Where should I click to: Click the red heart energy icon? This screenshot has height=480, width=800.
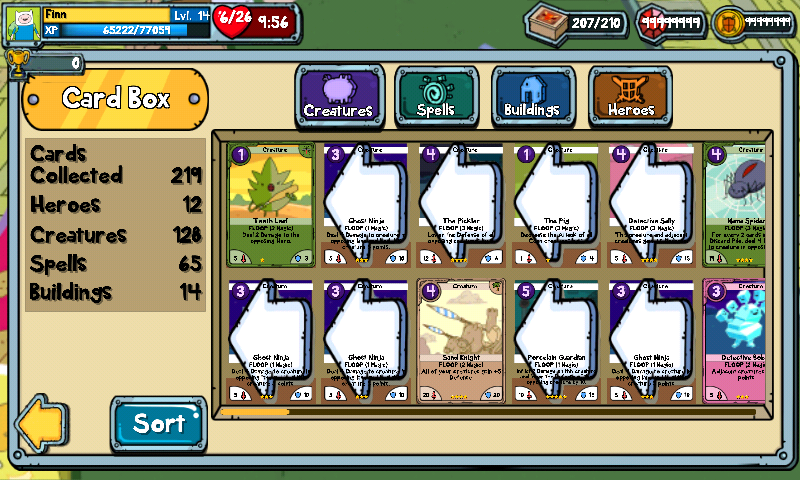(233, 20)
